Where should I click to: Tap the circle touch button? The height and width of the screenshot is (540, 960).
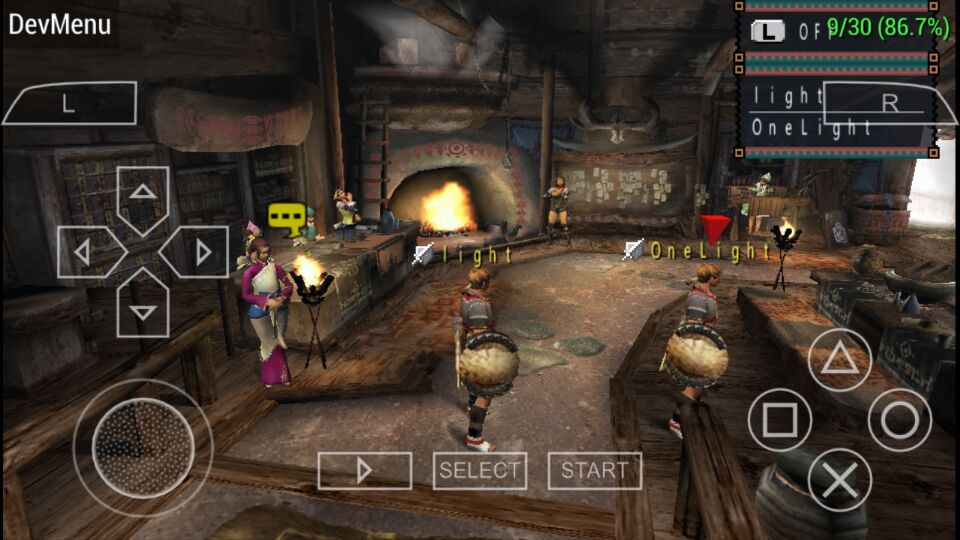(x=899, y=420)
